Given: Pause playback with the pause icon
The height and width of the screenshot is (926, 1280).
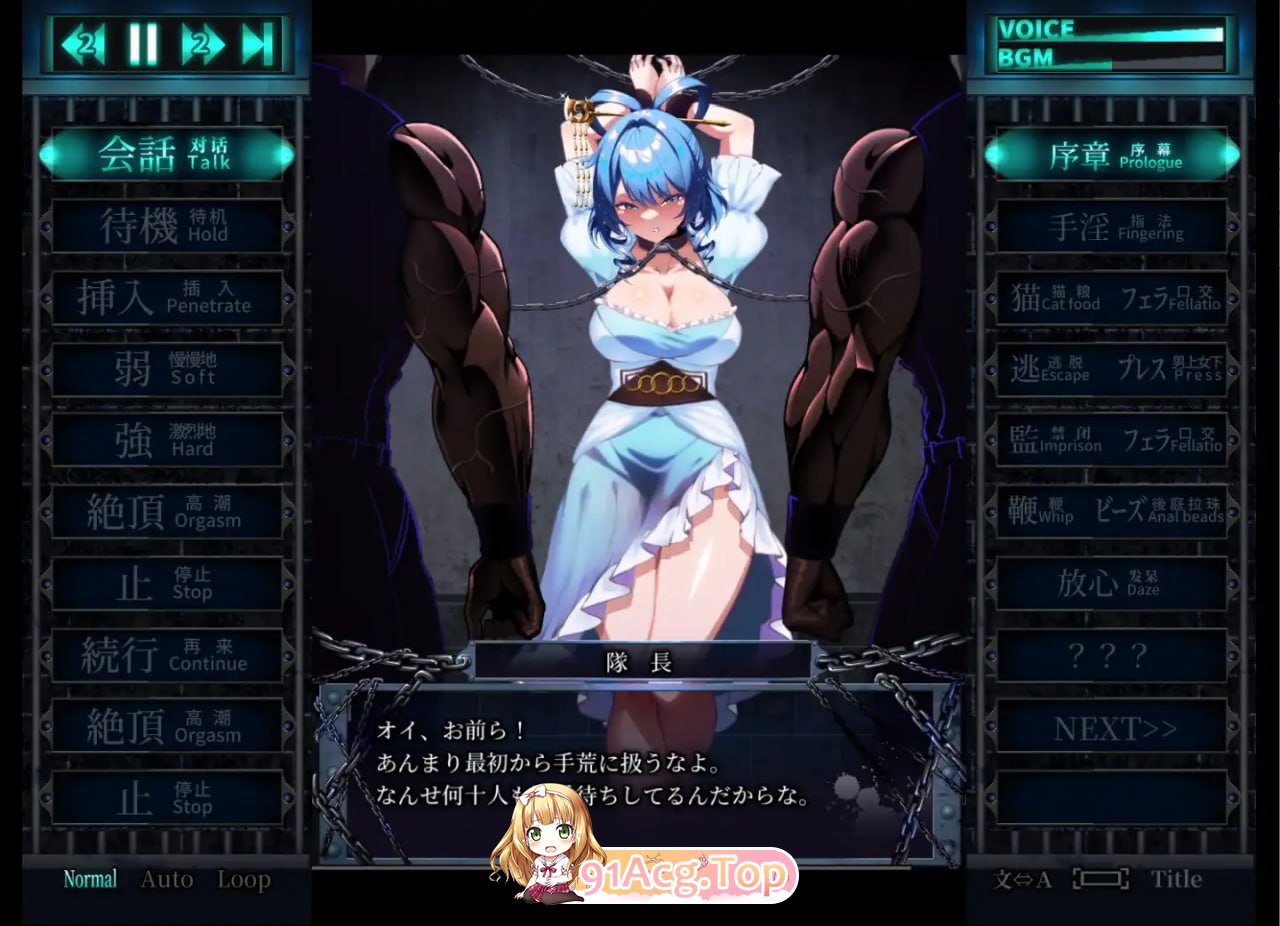Looking at the screenshot, I should click(x=142, y=42).
